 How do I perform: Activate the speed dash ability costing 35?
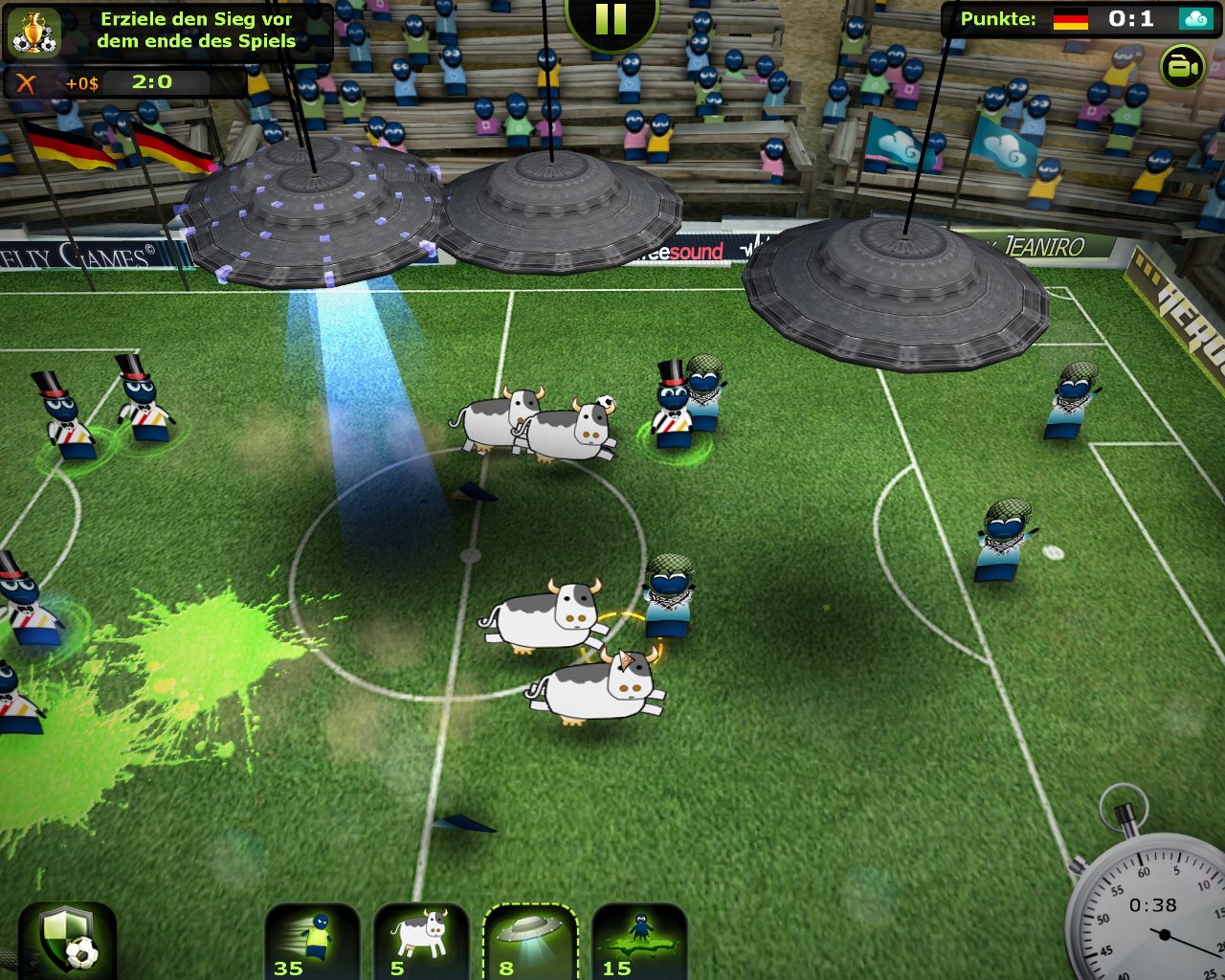coord(312,942)
